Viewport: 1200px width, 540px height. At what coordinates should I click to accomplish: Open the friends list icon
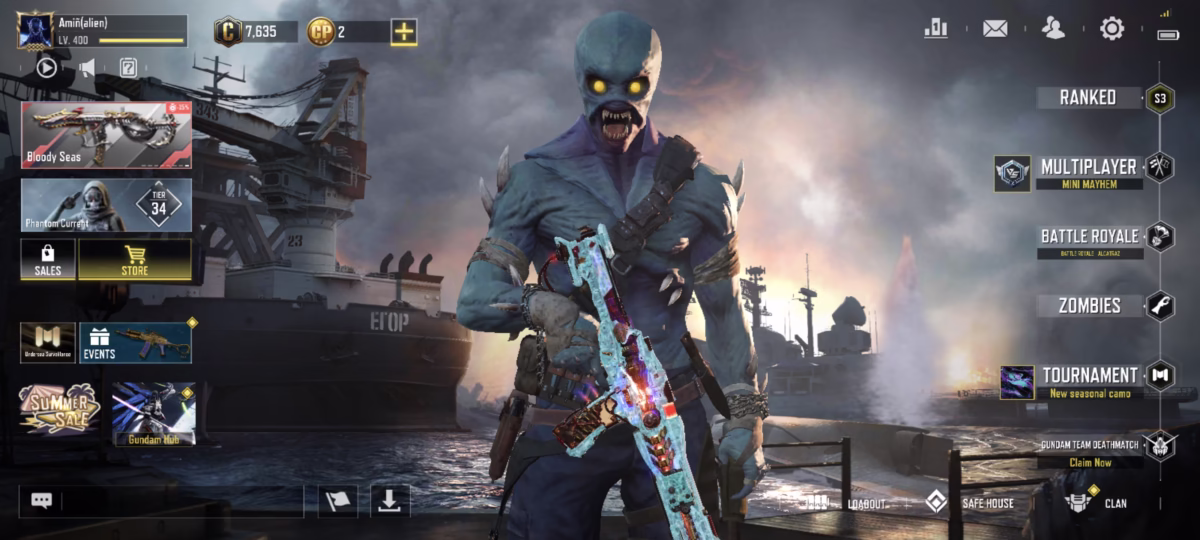(x=1053, y=28)
